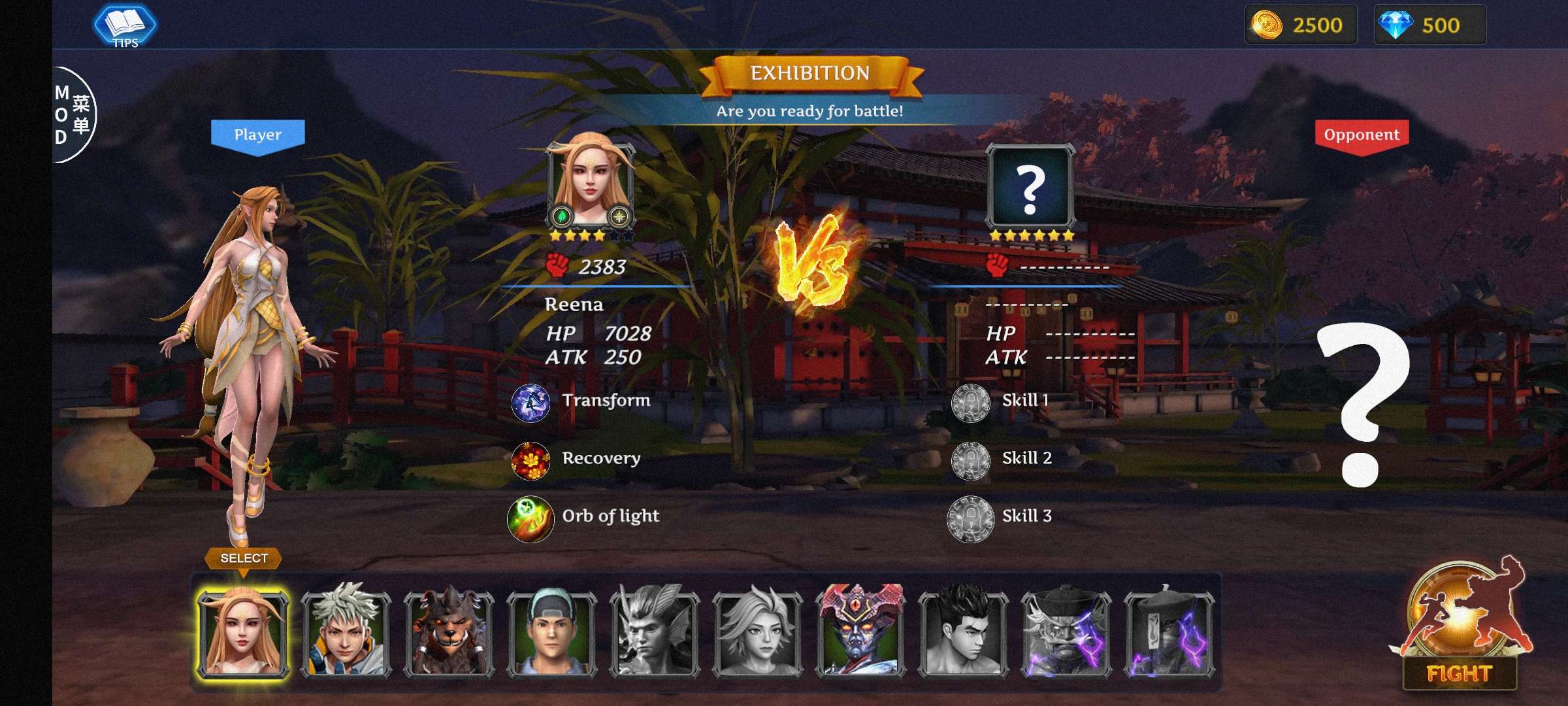Inspect the locked Skill 1 icon
1568x706 pixels.
click(972, 401)
